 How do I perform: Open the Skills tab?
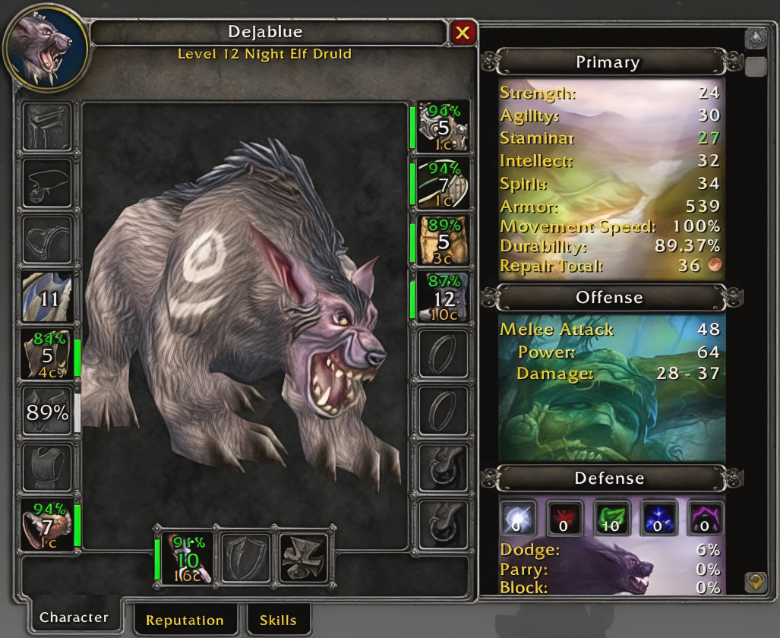pyautogui.click(x=277, y=620)
